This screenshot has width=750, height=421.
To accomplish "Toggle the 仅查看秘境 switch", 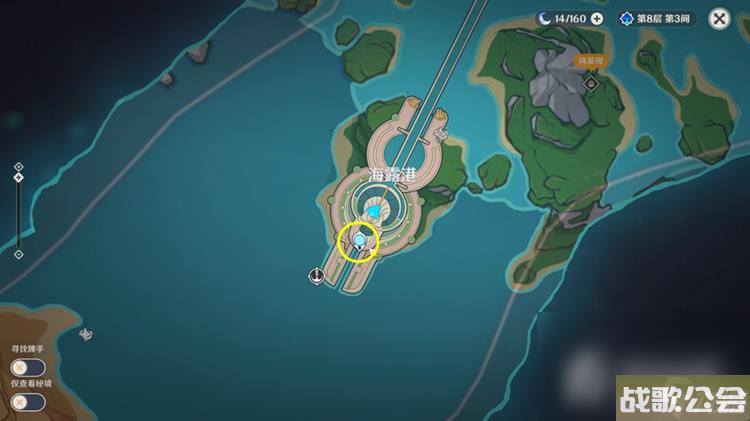I will (x=28, y=401).
